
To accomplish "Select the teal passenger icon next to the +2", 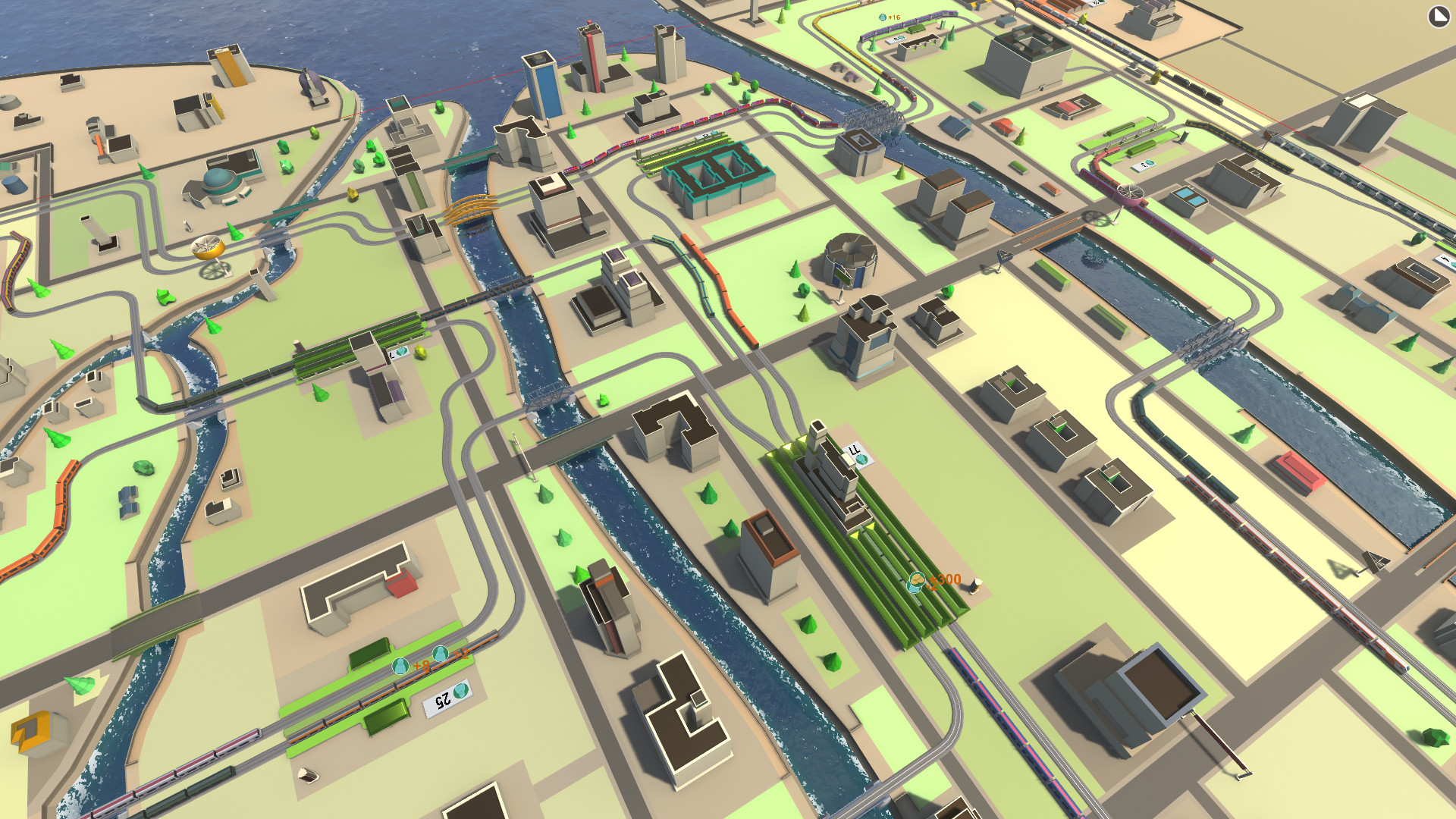I will pyautogui.click(x=441, y=653).
